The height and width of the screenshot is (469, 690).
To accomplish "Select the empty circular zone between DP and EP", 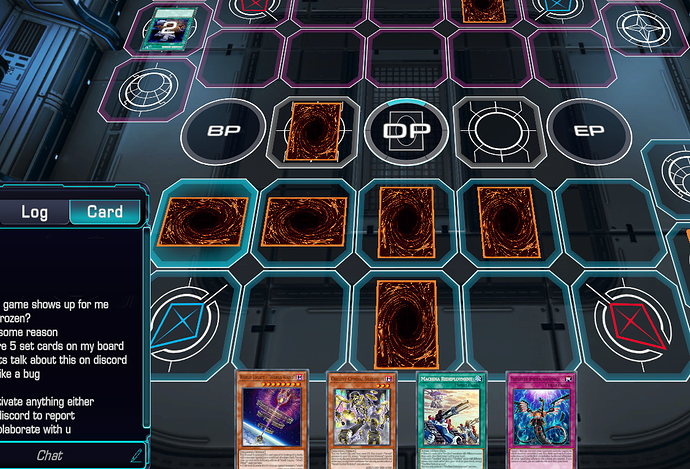I will pyautogui.click(x=496, y=131).
